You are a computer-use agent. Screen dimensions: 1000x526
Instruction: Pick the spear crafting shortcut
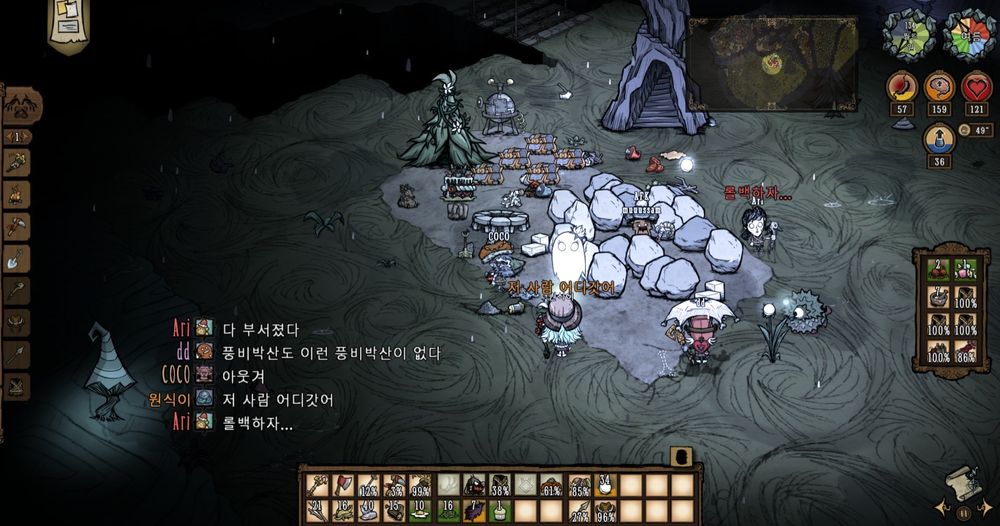pyautogui.click(x=17, y=355)
